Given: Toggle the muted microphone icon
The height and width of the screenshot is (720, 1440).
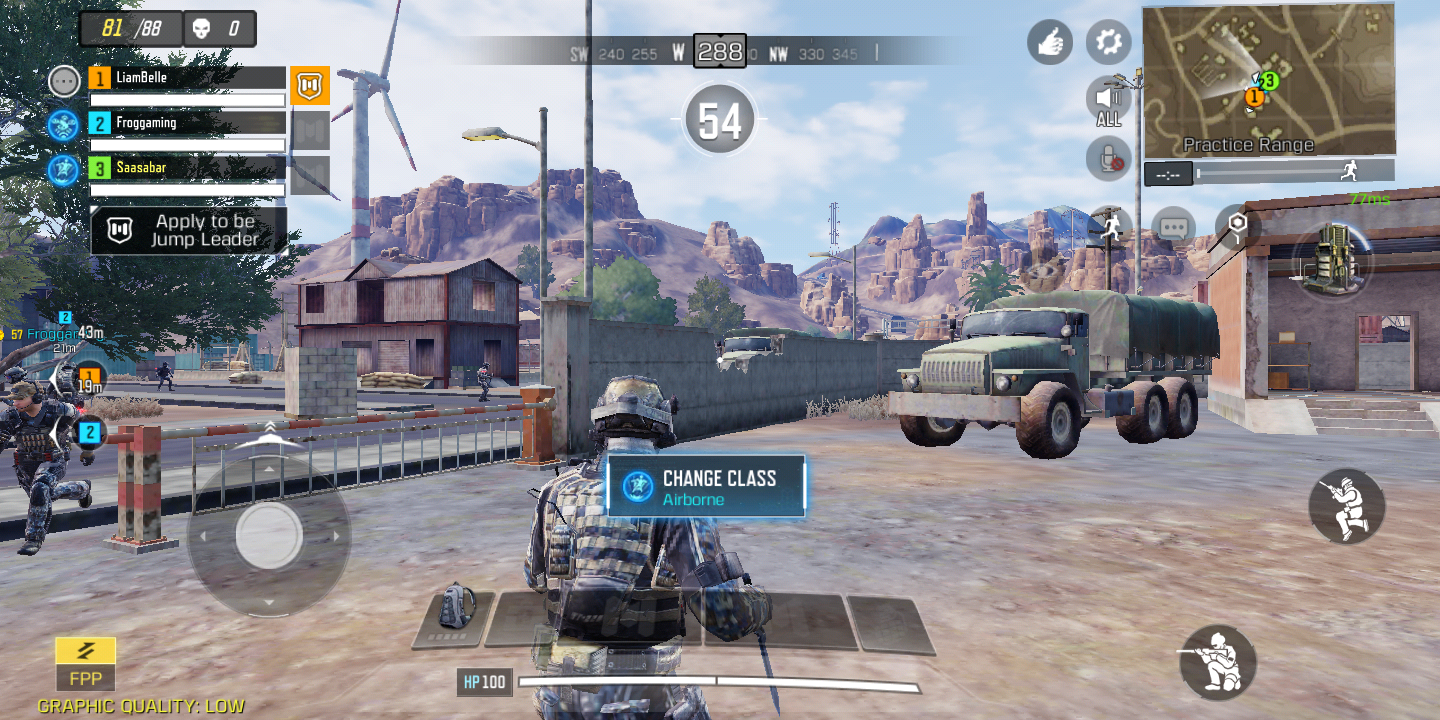Looking at the screenshot, I should [x=1108, y=158].
